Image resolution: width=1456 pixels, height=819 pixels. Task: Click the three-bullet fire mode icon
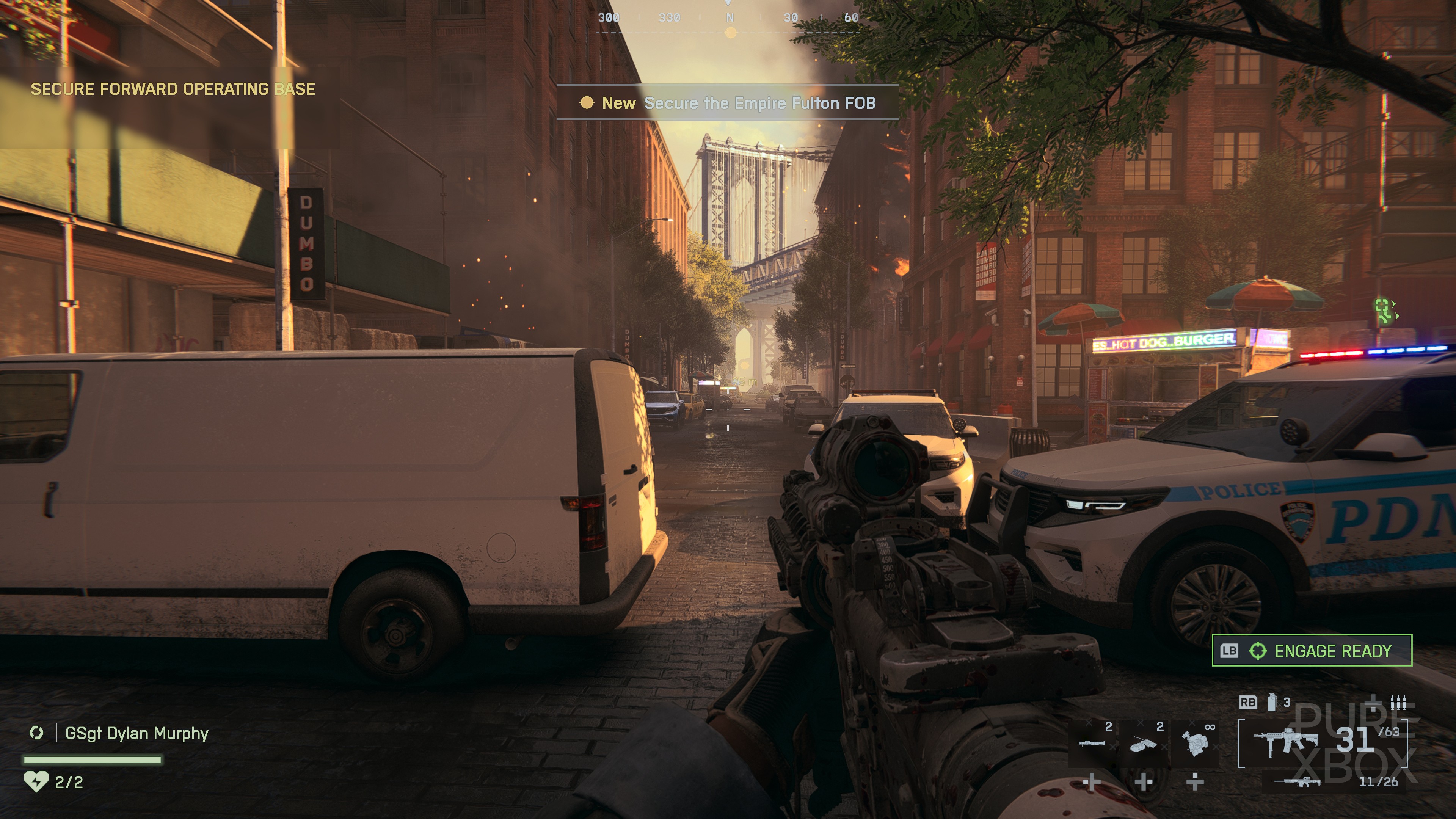pos(1398,702)
